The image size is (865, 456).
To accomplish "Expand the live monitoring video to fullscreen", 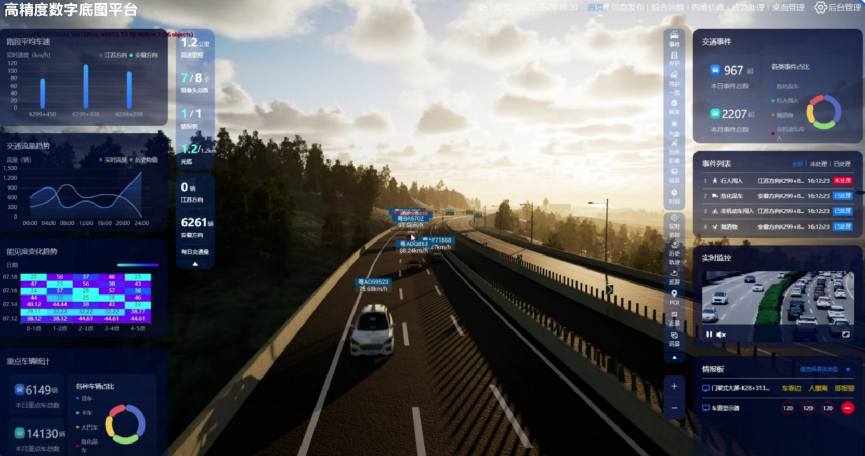I will coord(845,334).
